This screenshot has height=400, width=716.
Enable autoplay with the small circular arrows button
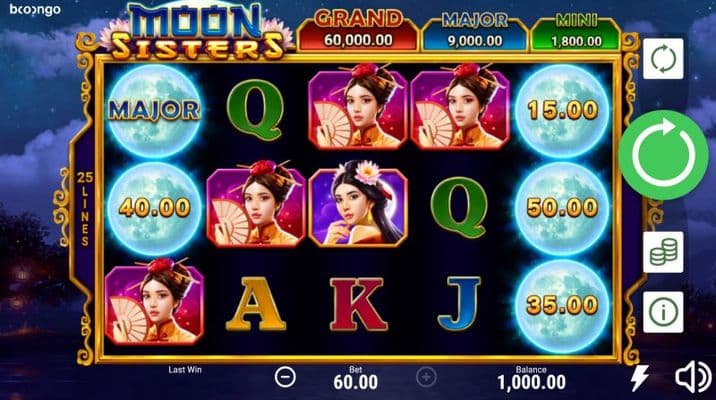pyautogui.click(x=663, y=58)
